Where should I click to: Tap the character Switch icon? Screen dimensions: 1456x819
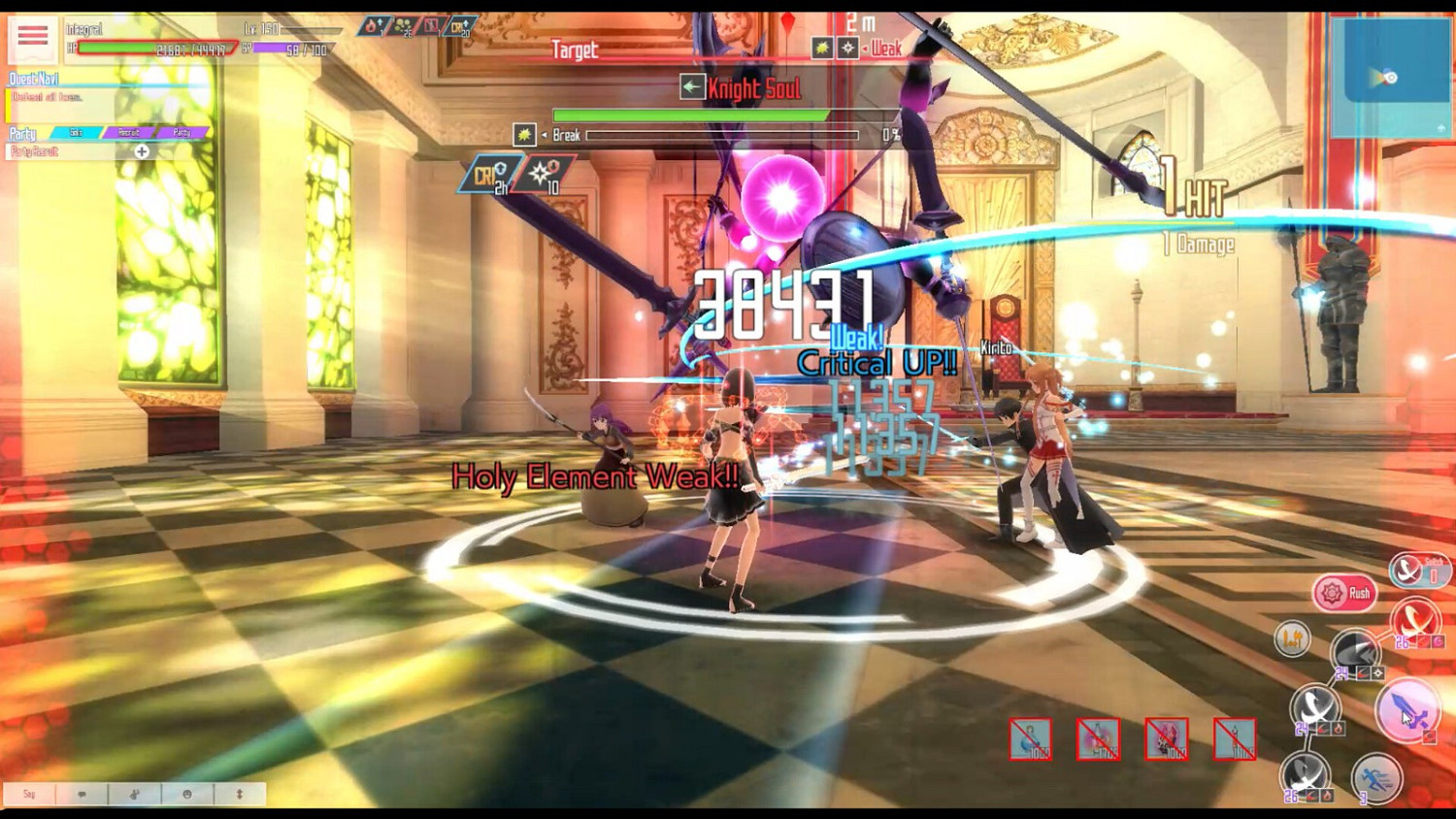pyautogui.click(x=1409, y=570)
